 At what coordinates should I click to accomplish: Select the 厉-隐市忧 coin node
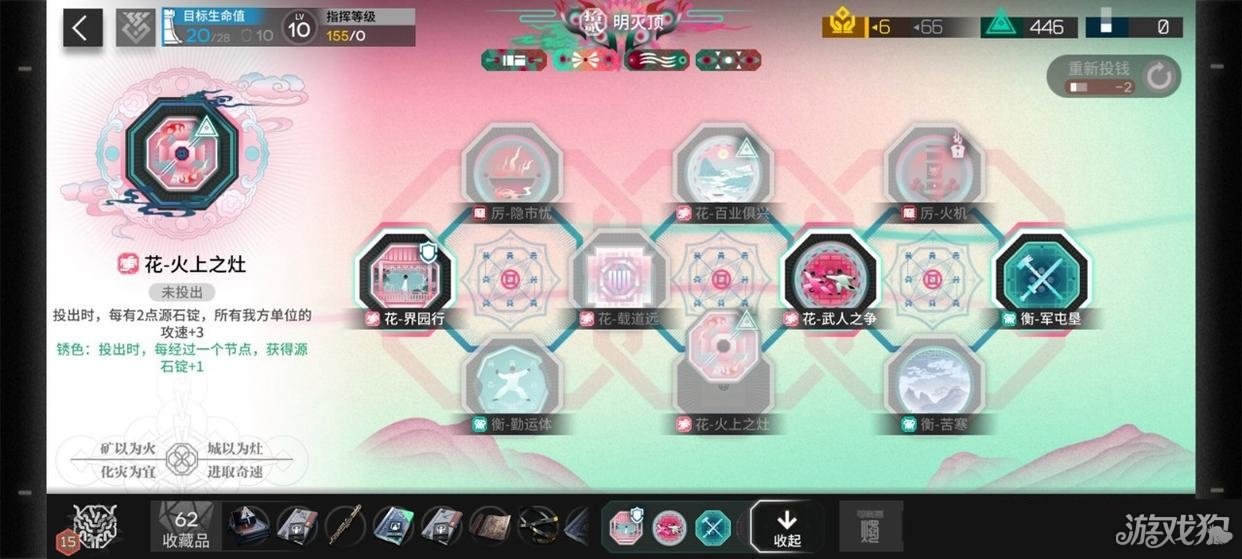click(512, 170)
